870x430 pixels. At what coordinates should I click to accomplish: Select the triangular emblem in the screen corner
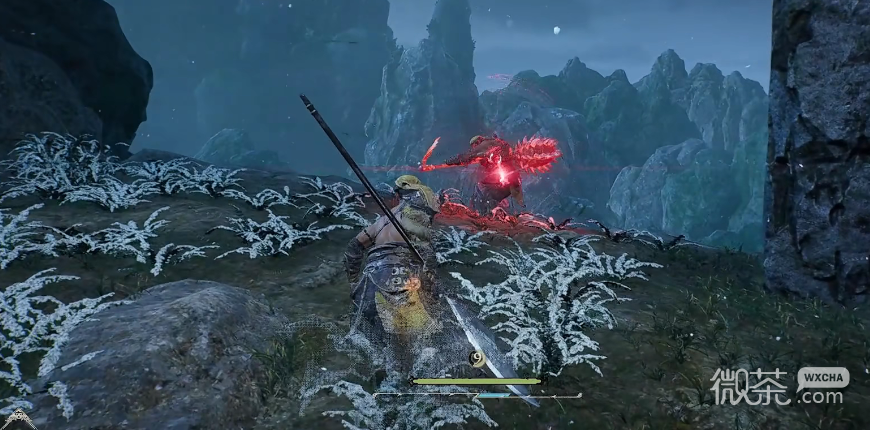(17, 420)
